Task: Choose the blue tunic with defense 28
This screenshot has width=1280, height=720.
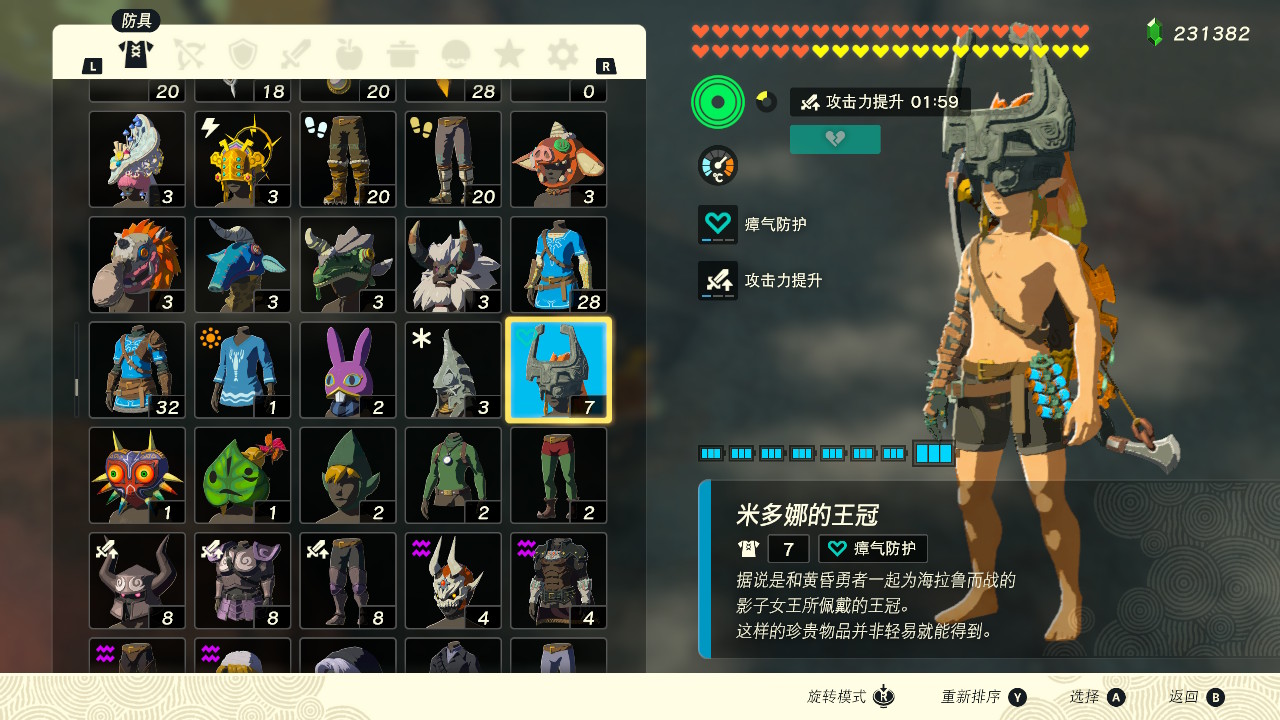Action: point(559,265)
